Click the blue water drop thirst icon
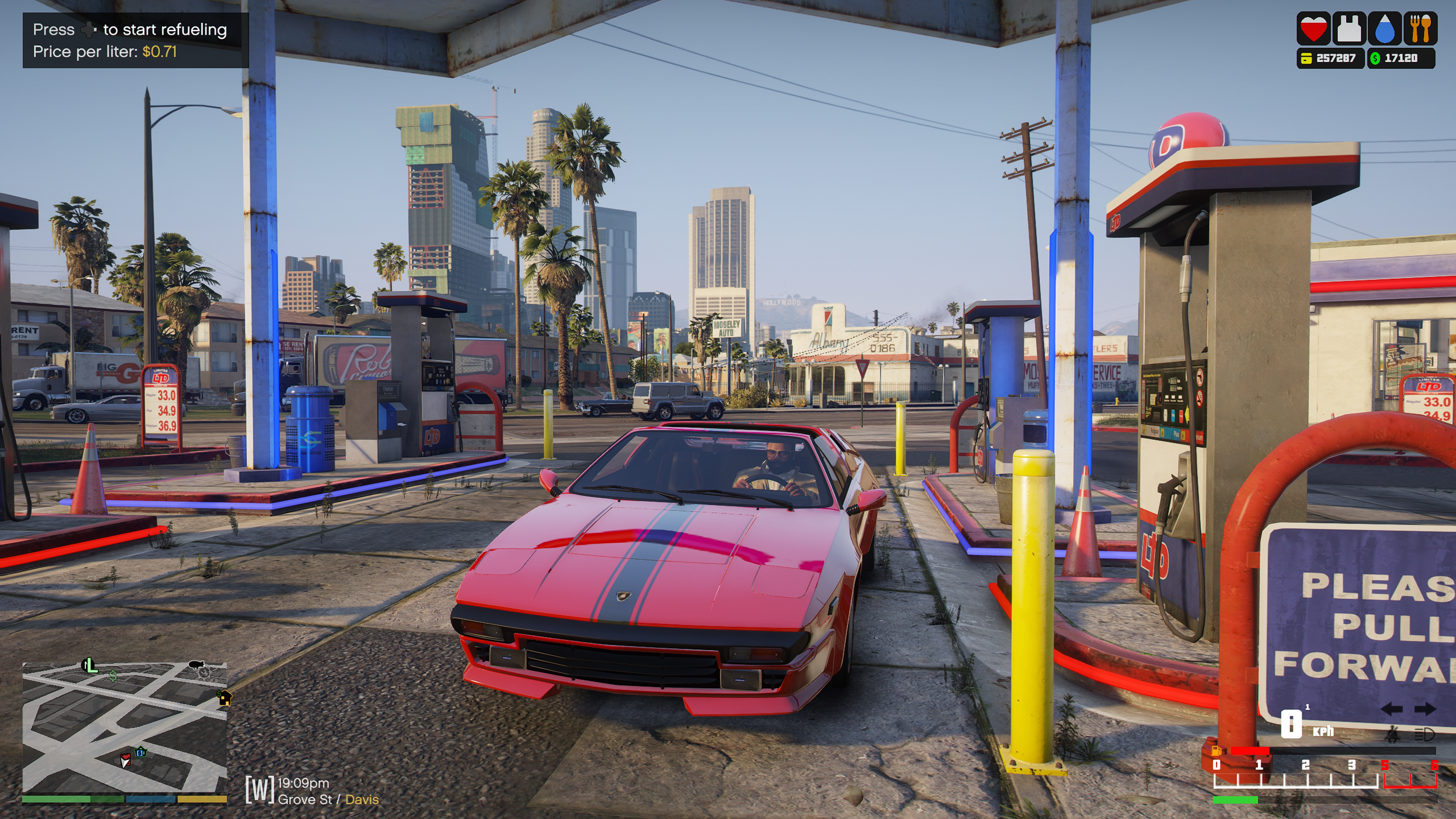Screen dimensions: 1456x819 (x=1384, y=28)
